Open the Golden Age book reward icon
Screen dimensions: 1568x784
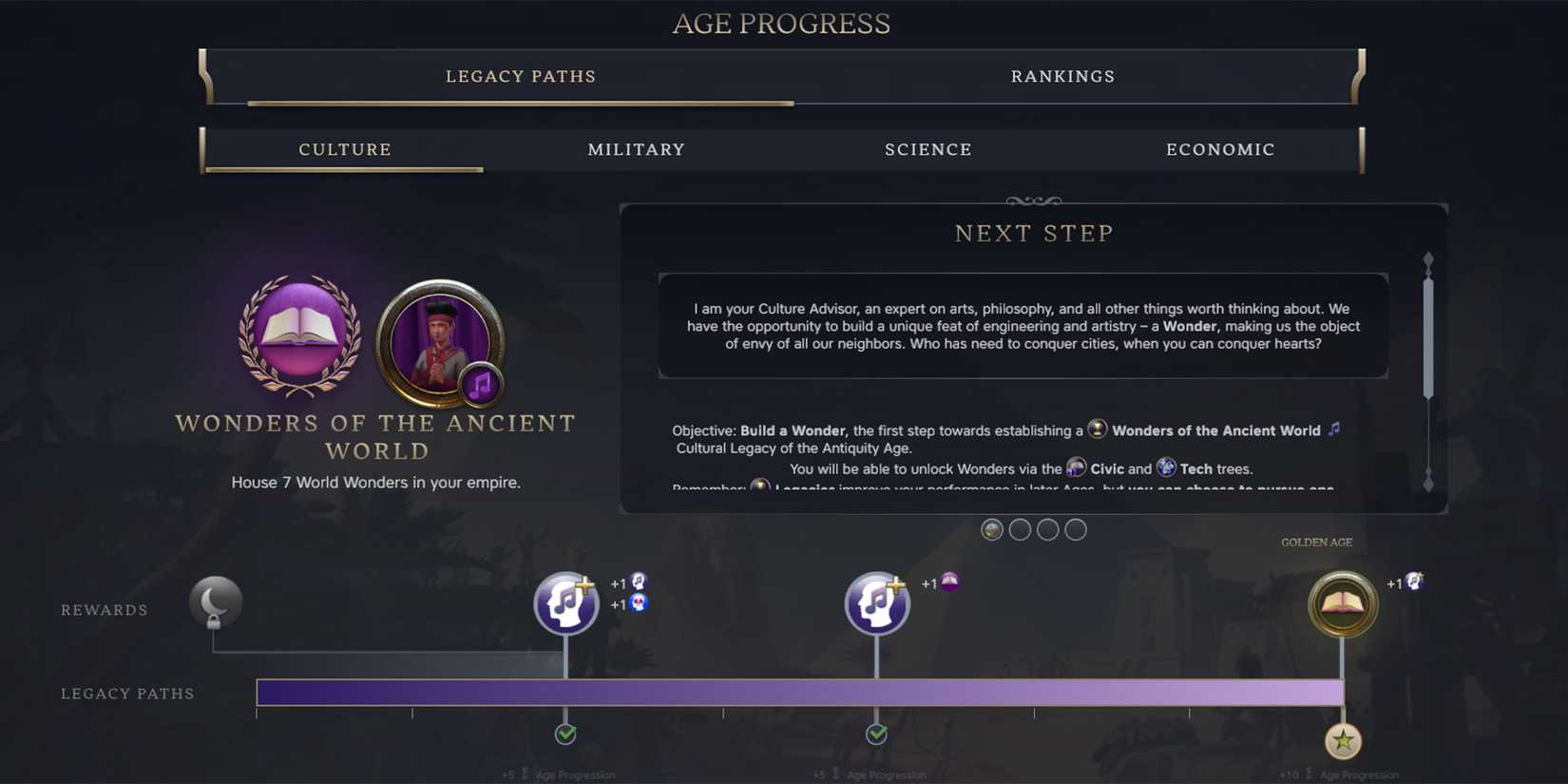coord(1343,604)
